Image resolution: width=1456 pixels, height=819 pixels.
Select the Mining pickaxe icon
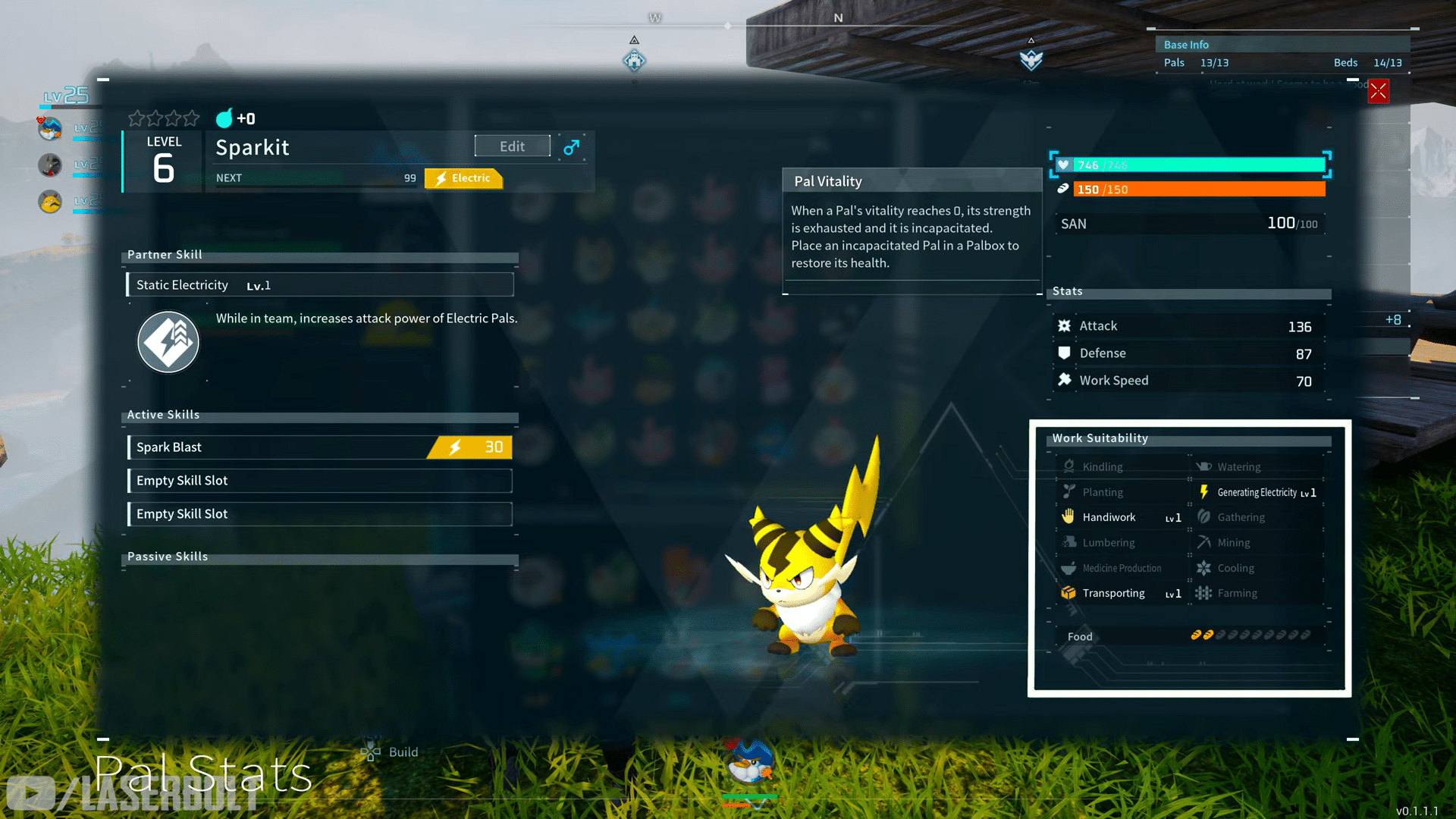click(x=1204, y=542)
